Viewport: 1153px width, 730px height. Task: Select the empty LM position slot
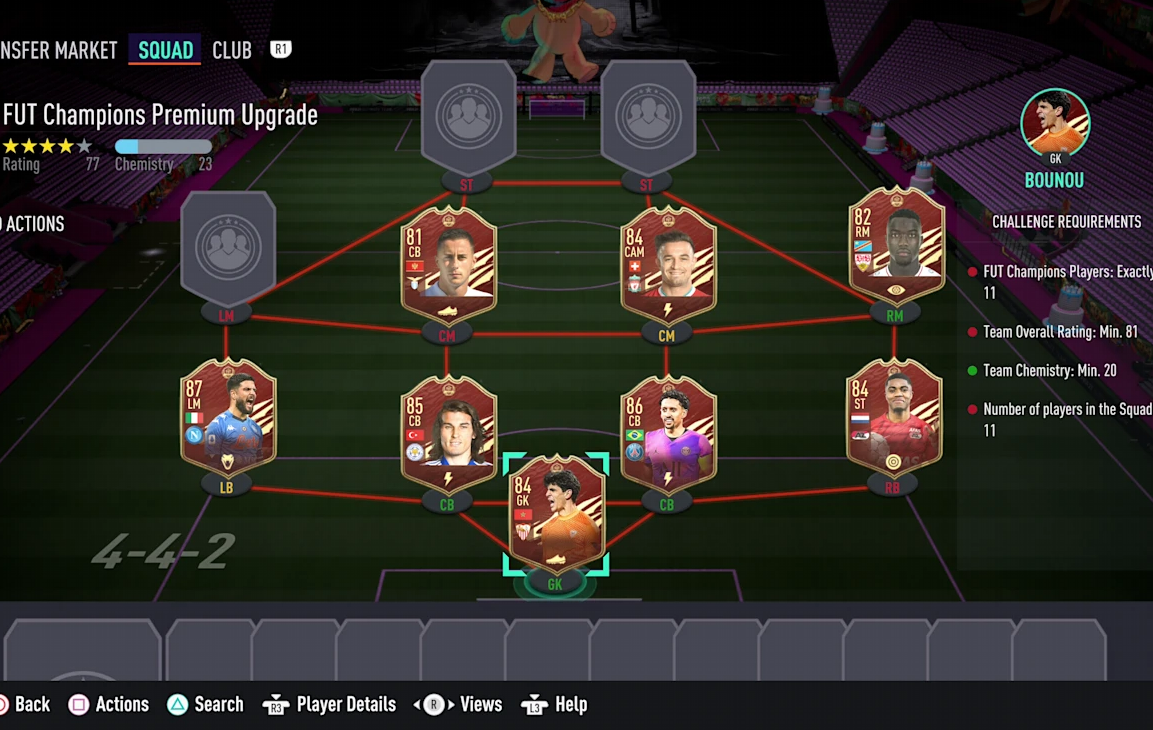click(228, 247)
